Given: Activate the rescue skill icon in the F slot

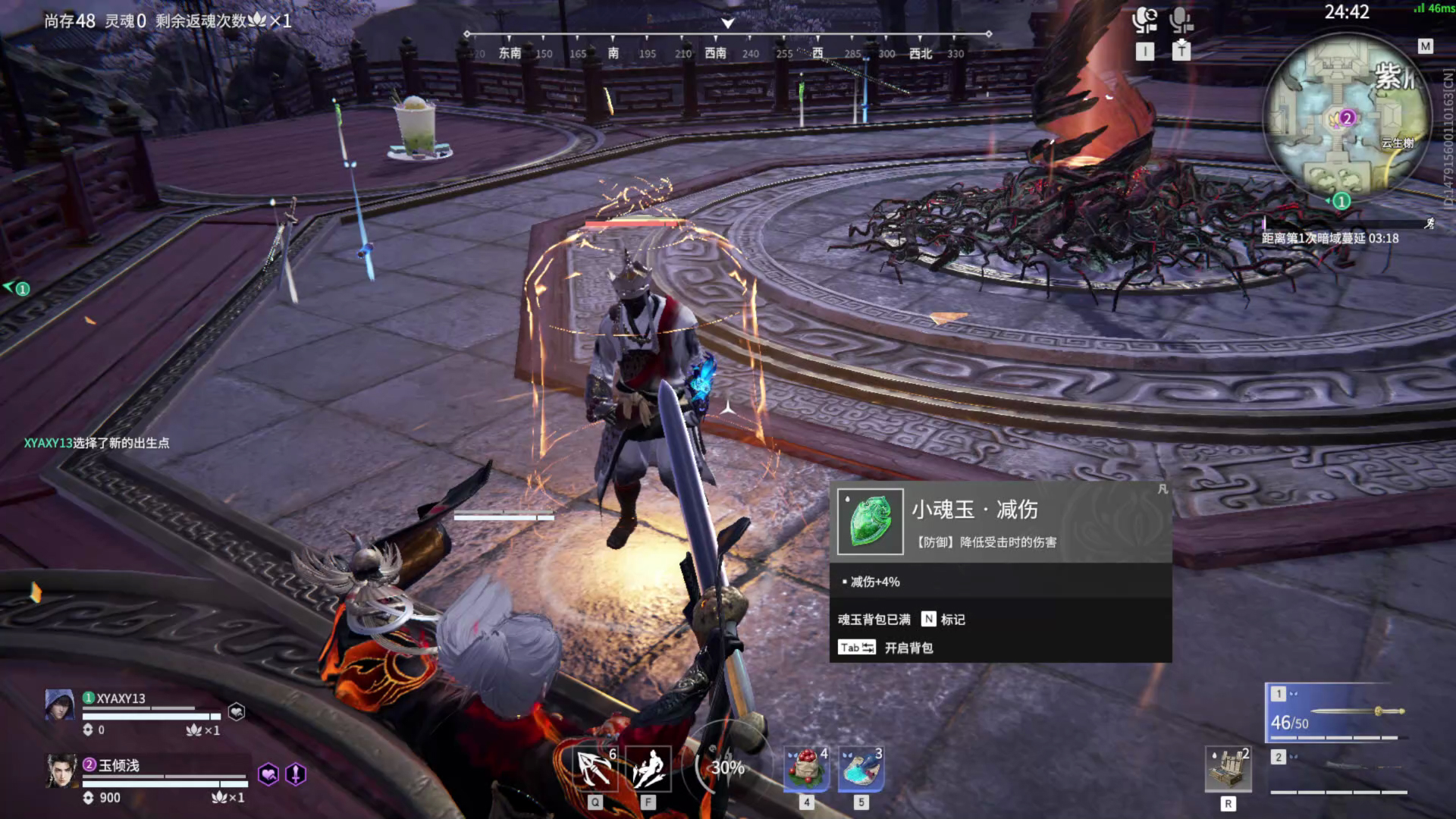Looking at the screenshot, I should pyautogui.click(x=648, y=770).
